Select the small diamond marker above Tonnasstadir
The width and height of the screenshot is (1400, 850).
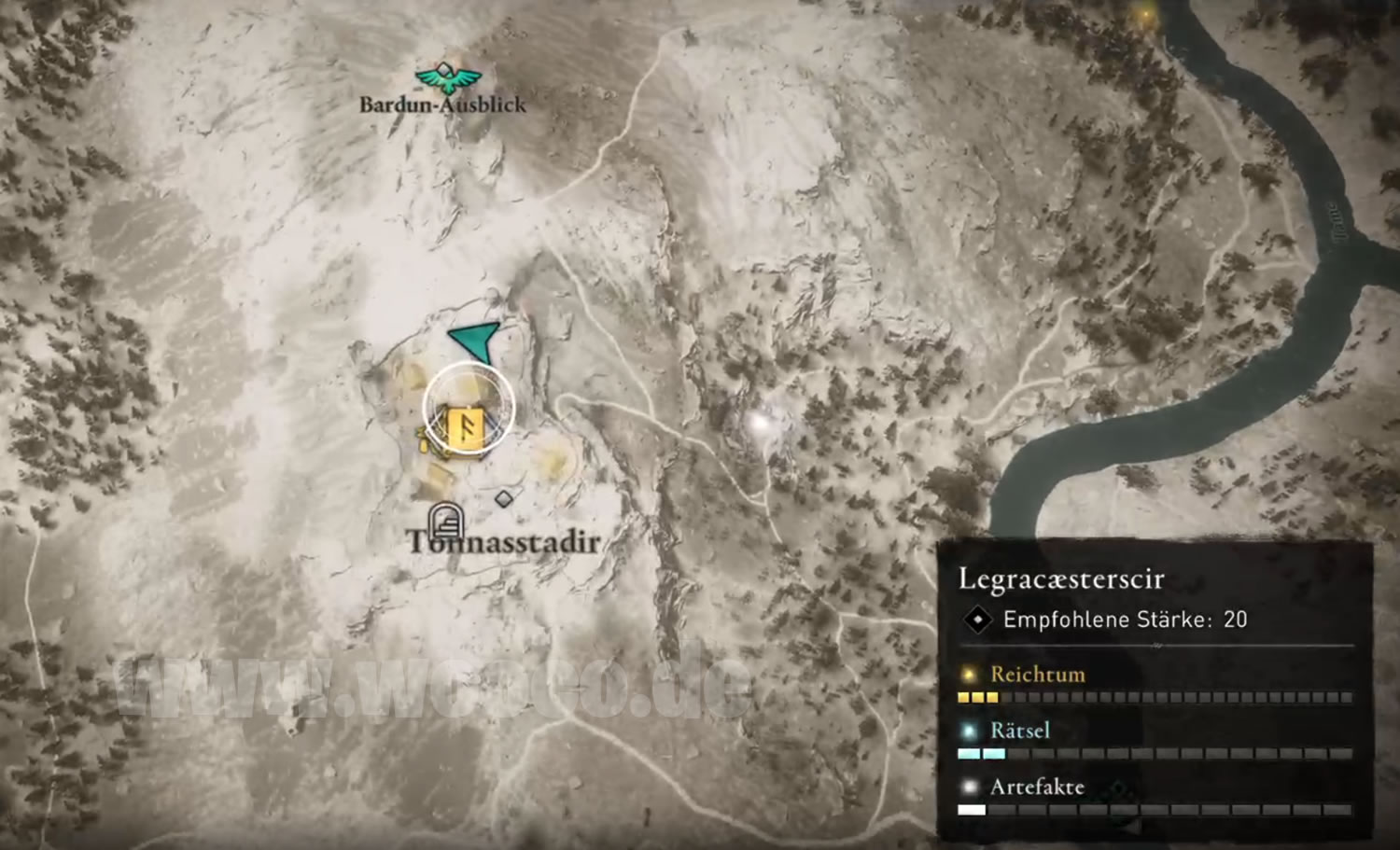click(504, 499)
